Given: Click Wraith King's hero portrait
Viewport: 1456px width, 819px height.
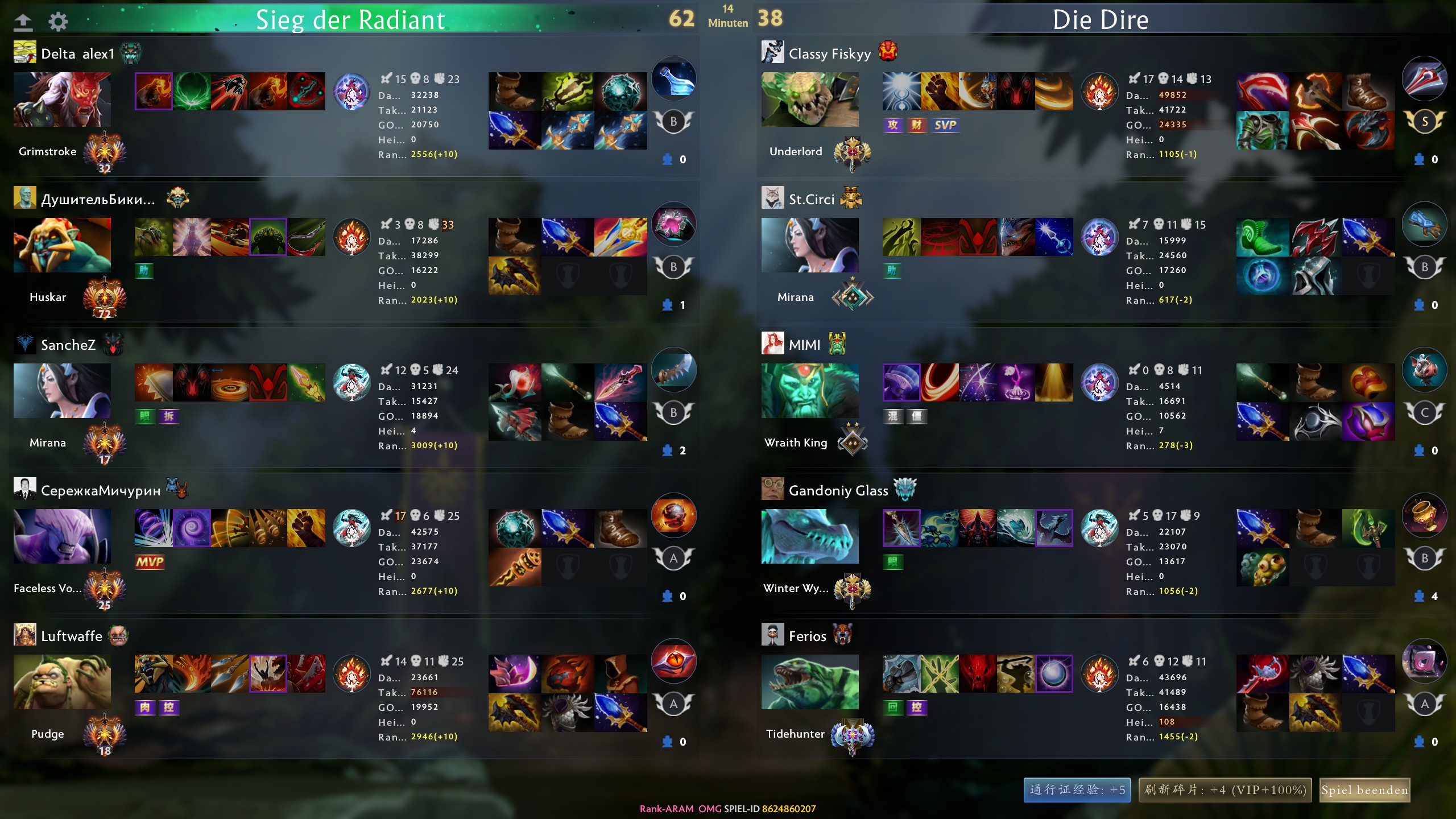Looking at the screenshot, I should pyautogui.click(x=809, y=390).
